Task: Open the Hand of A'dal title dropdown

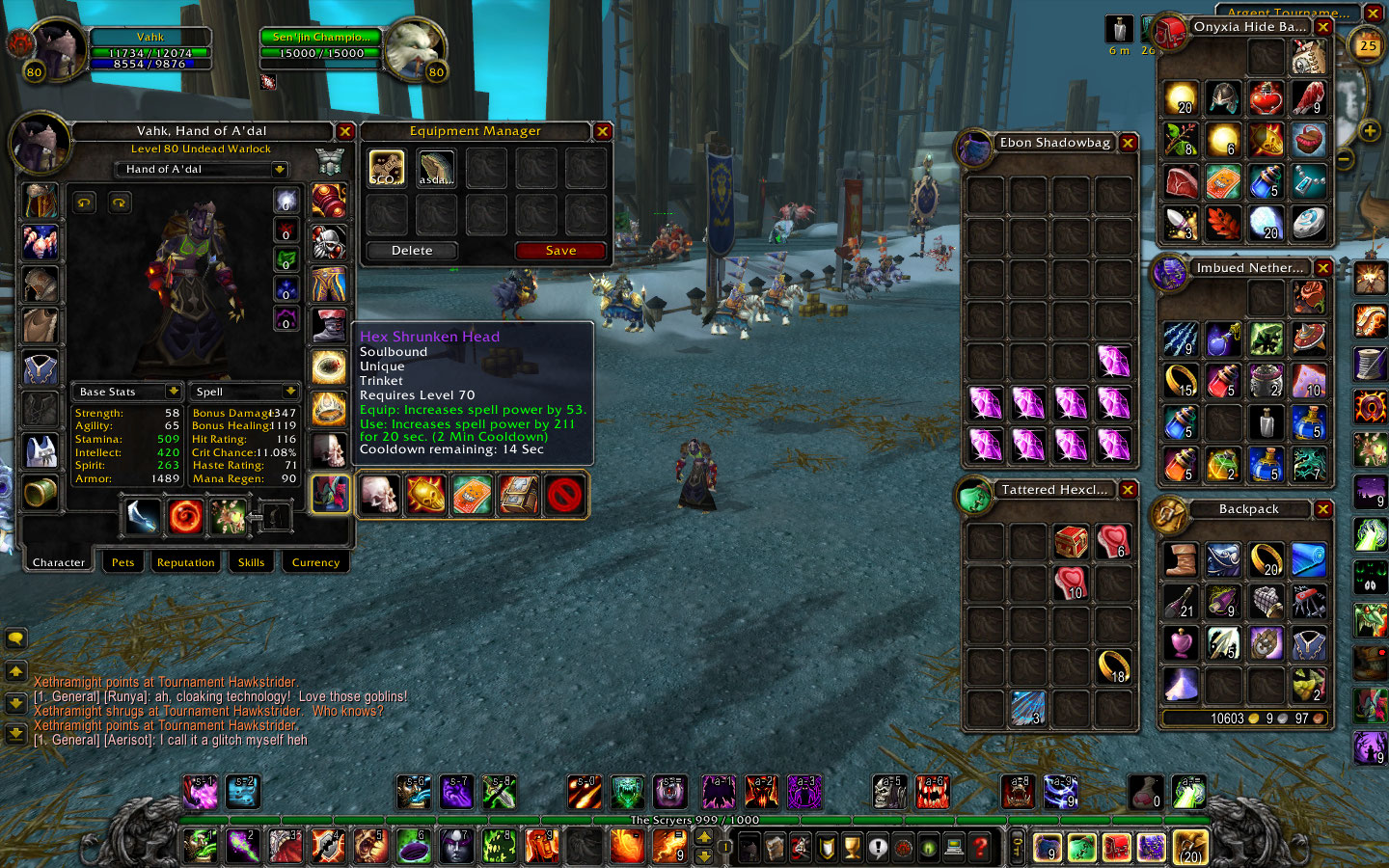Action: (279, 170)
